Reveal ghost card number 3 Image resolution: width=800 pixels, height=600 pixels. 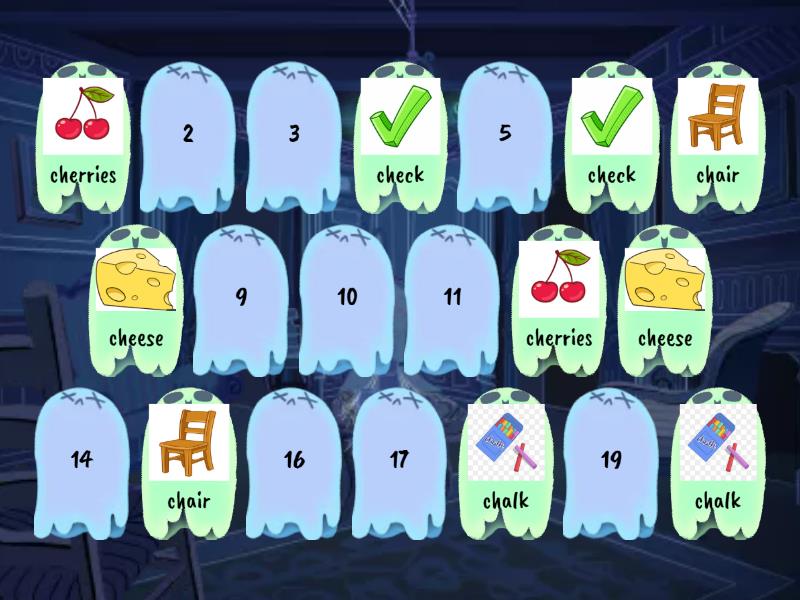294,135
